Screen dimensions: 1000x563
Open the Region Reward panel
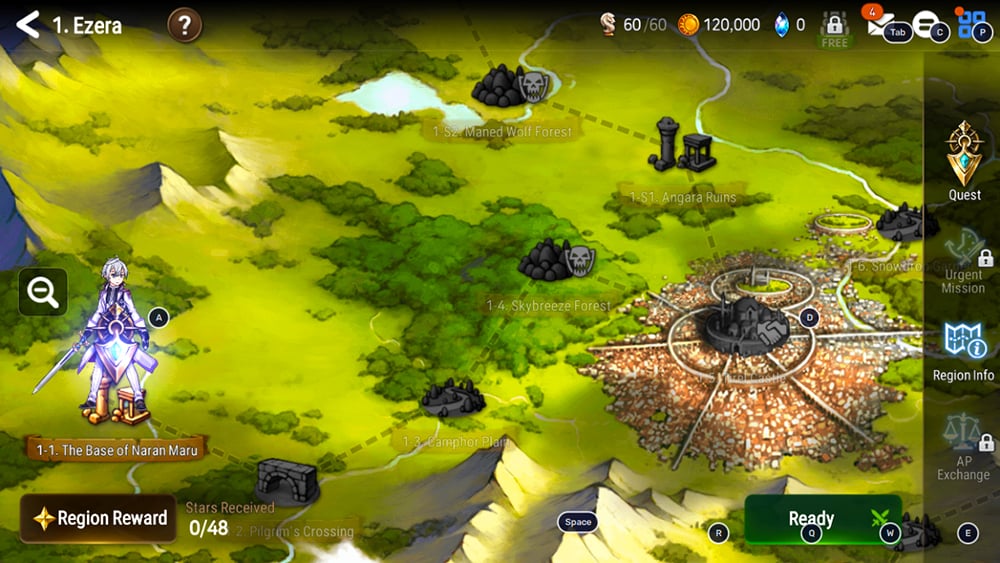99,518
